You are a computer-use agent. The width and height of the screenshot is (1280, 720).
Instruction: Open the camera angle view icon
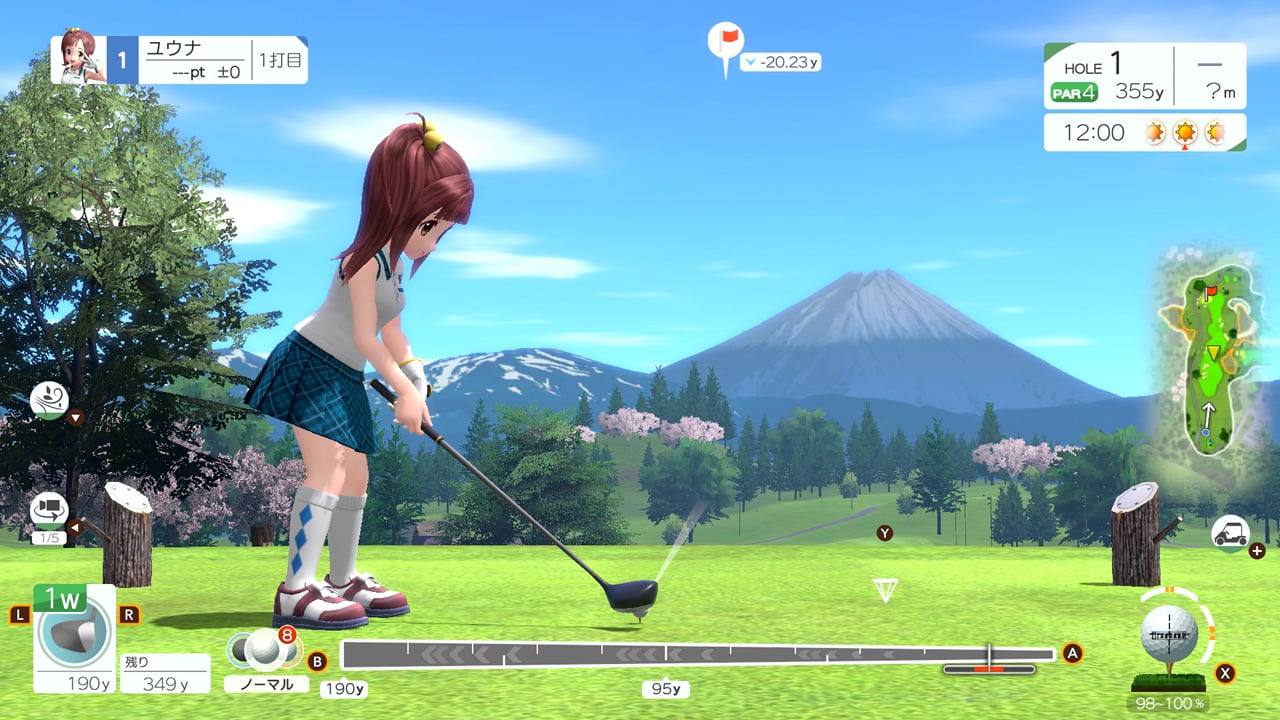[x=48, y=510]
